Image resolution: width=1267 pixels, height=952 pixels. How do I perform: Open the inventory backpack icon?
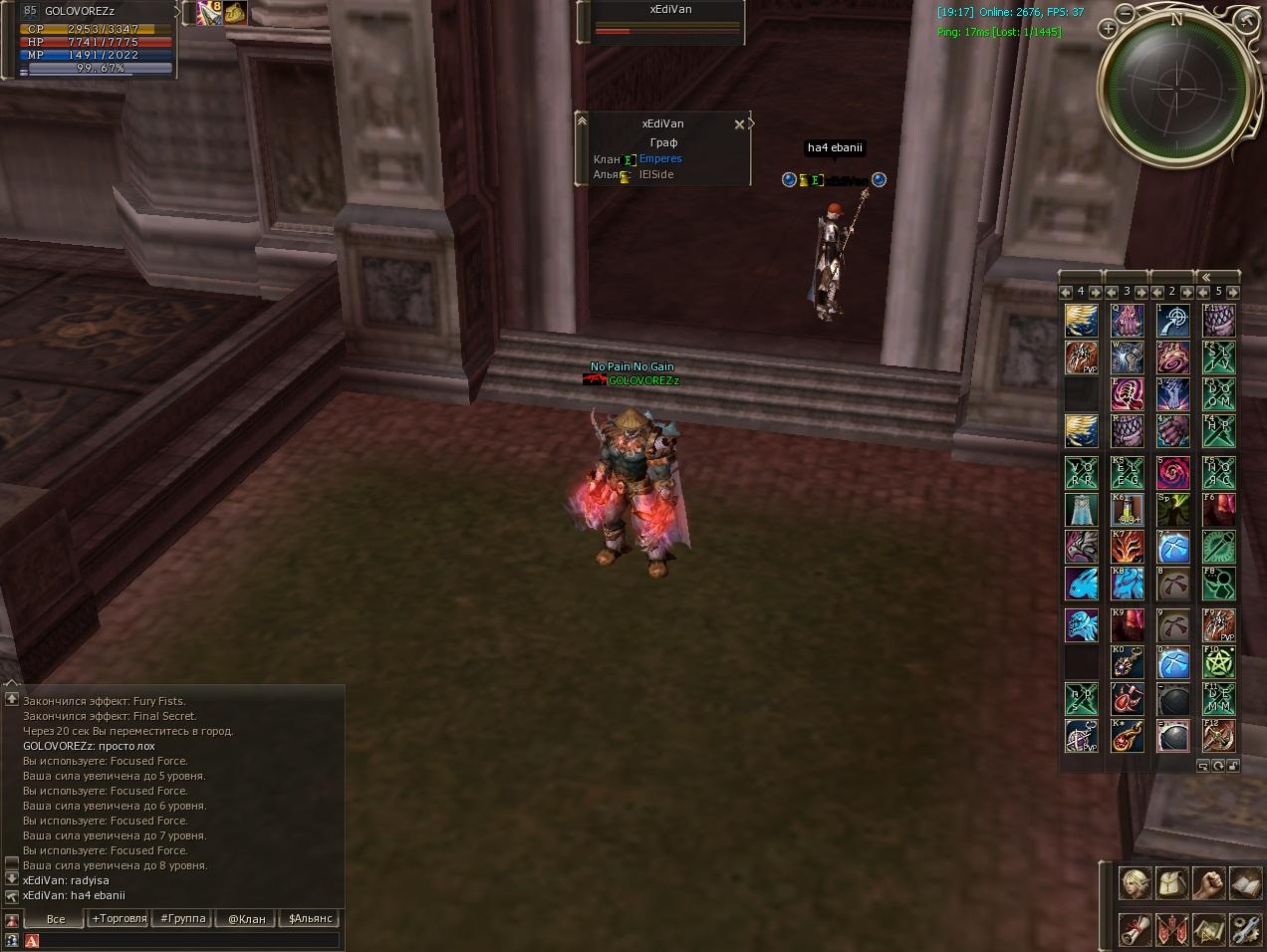(1172, 883)
